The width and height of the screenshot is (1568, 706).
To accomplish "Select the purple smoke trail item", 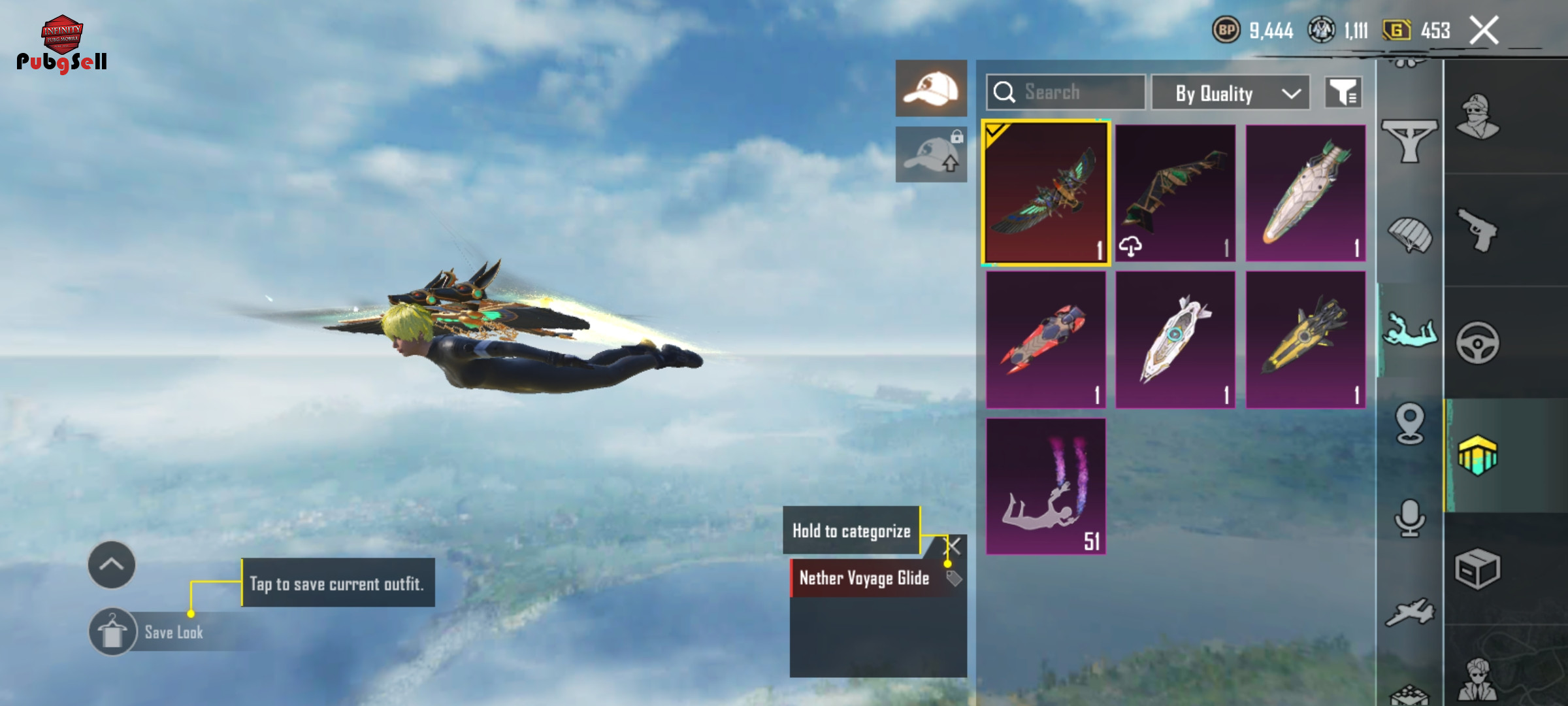I will [1045, 486].
